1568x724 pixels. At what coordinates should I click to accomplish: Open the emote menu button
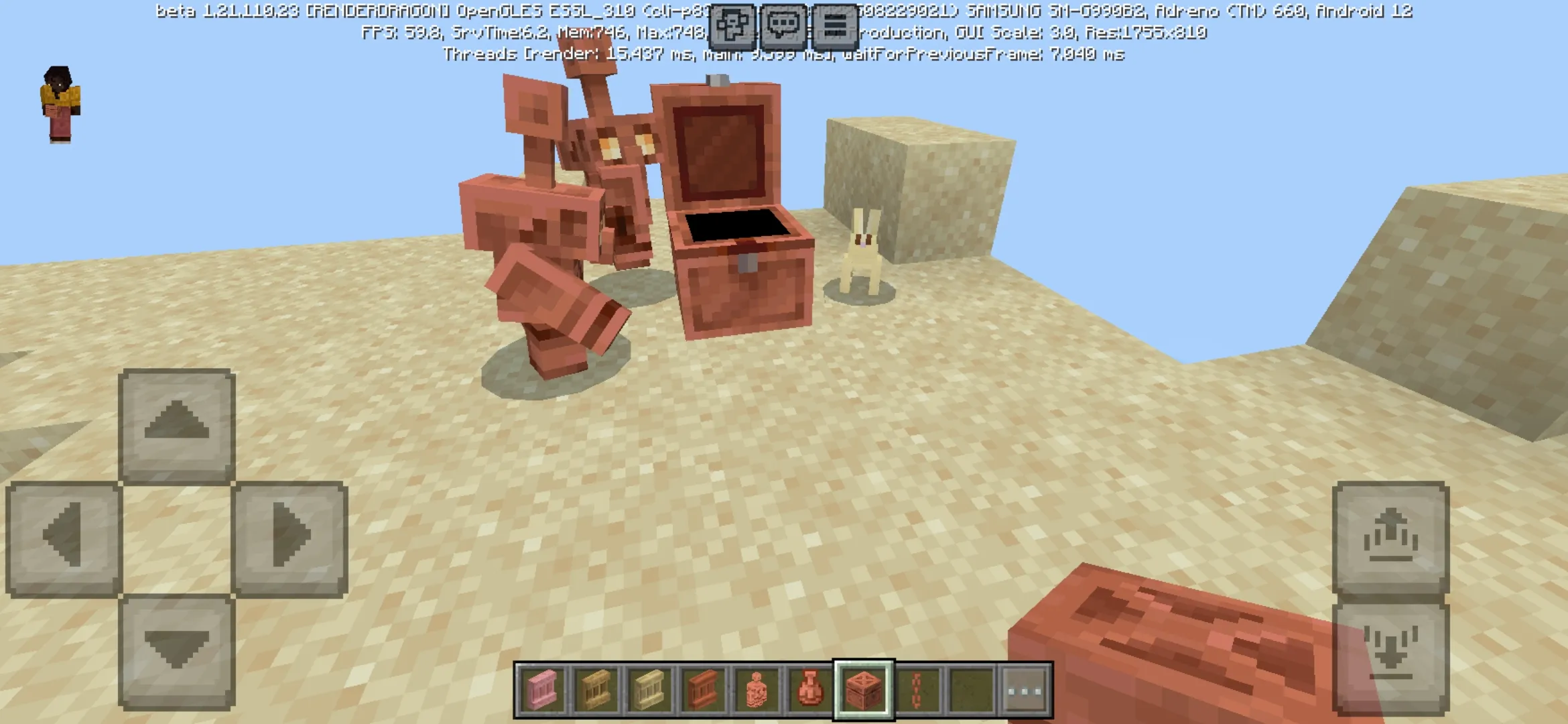tap(731, 27)
